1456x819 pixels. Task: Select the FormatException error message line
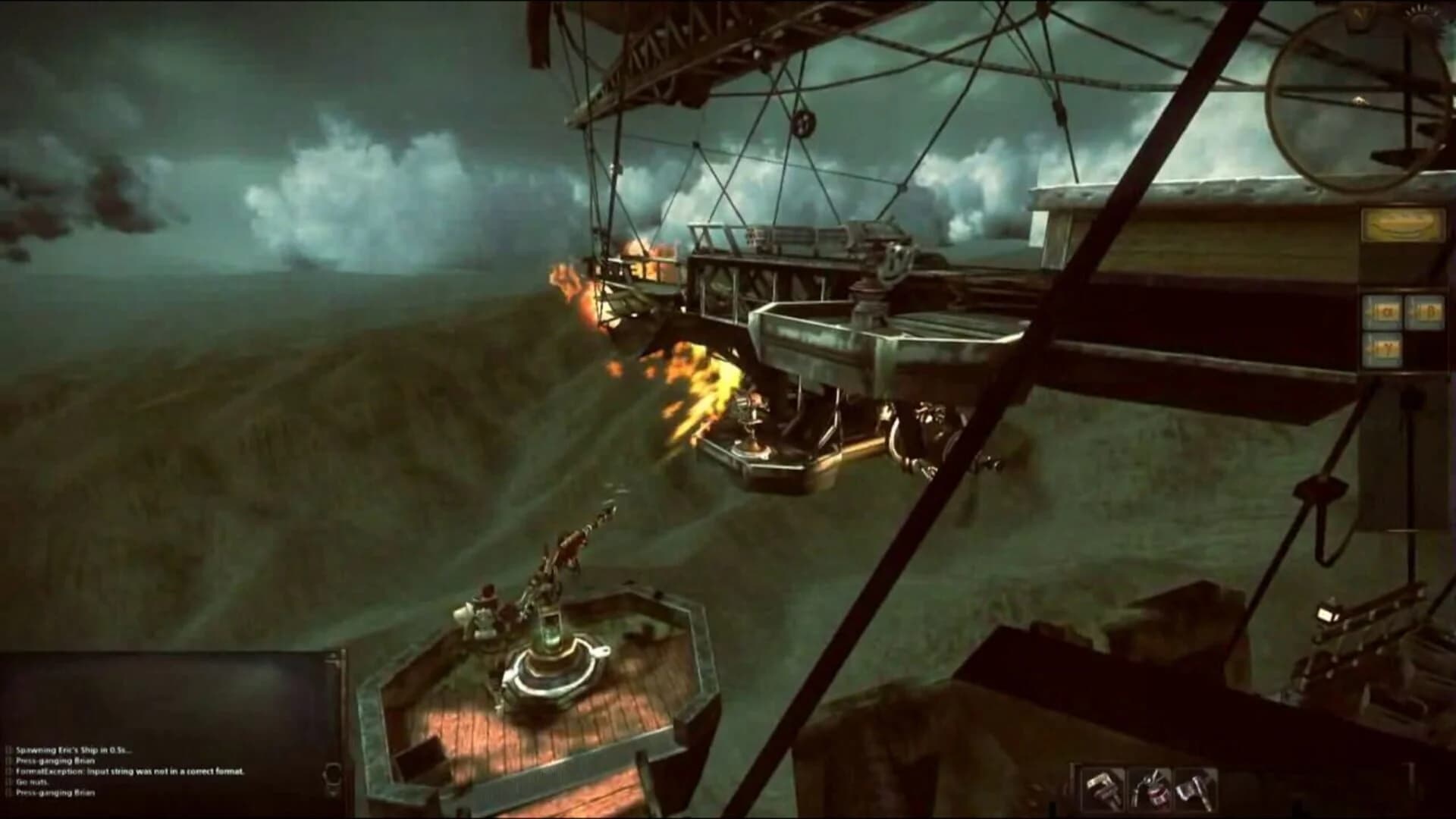coord(129,771)
